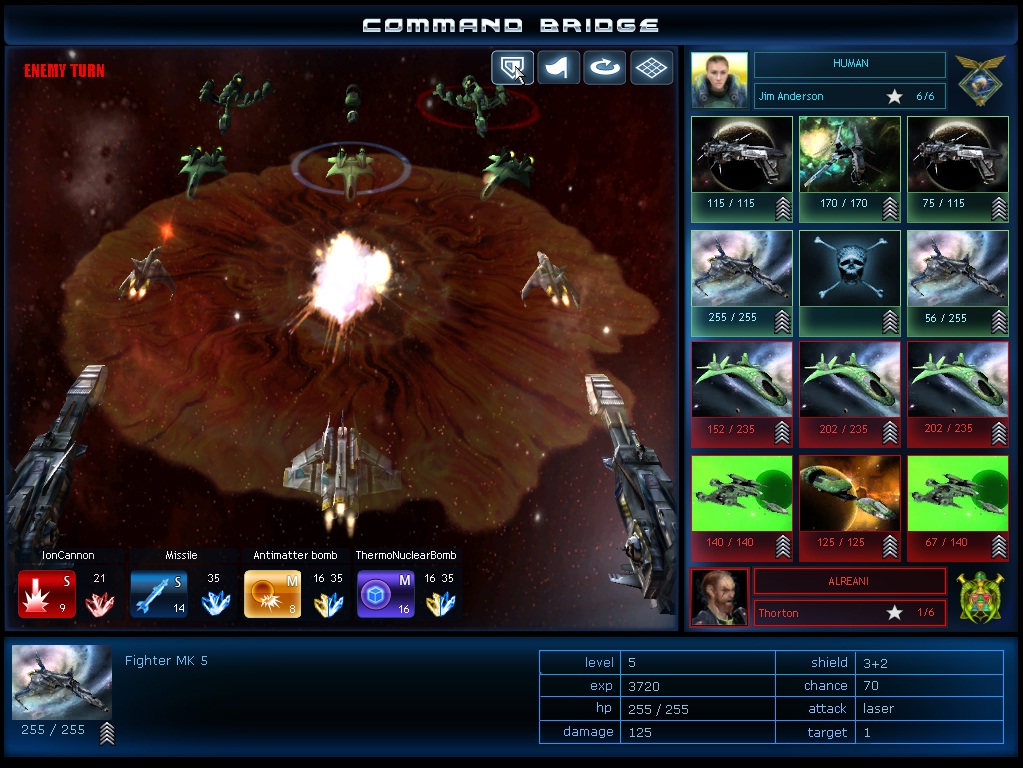
Task: Click the destroyed ship skull card
Action: point(850,283)
